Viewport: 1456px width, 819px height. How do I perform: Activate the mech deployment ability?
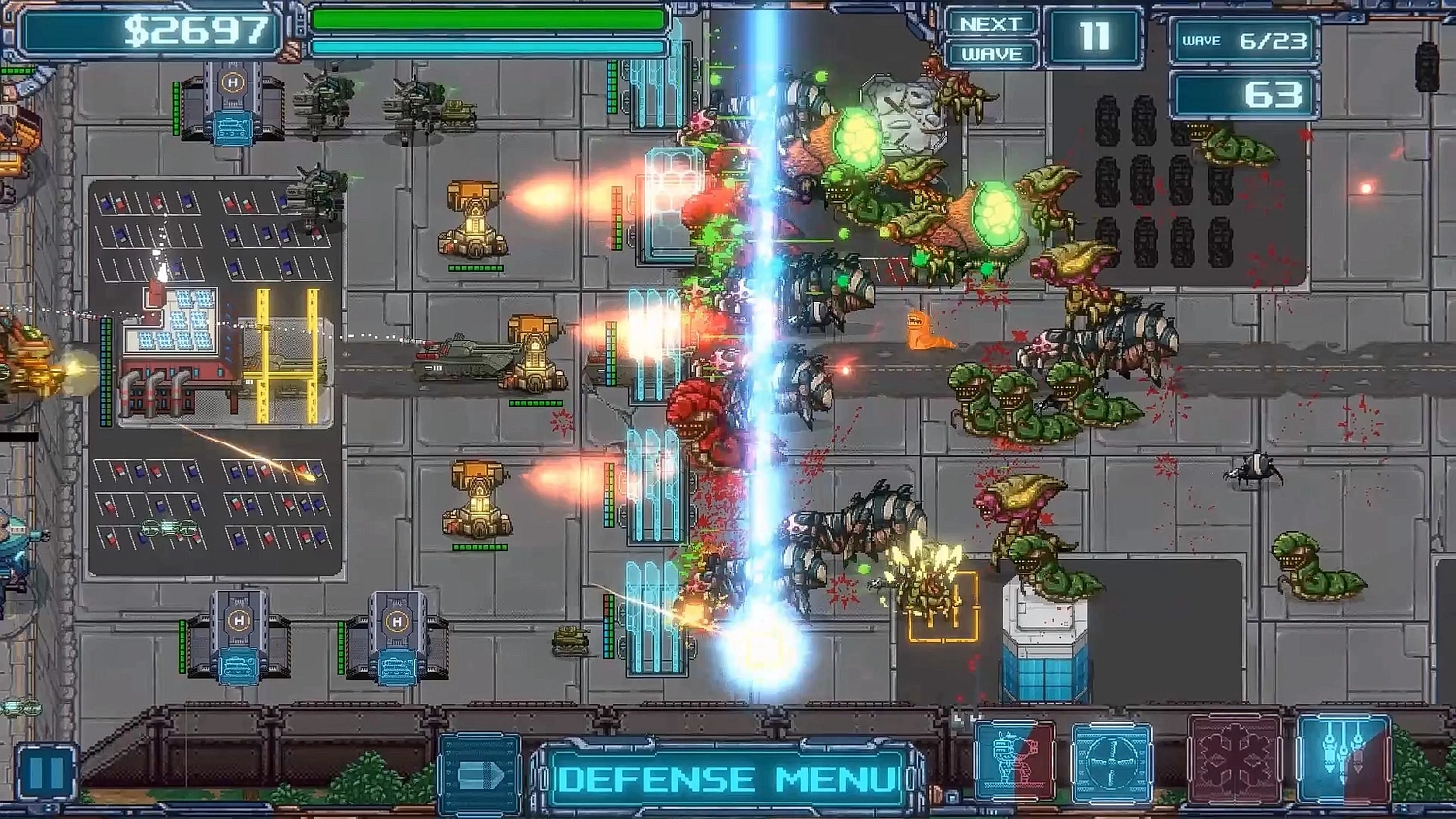click(x=1015, y=762)
